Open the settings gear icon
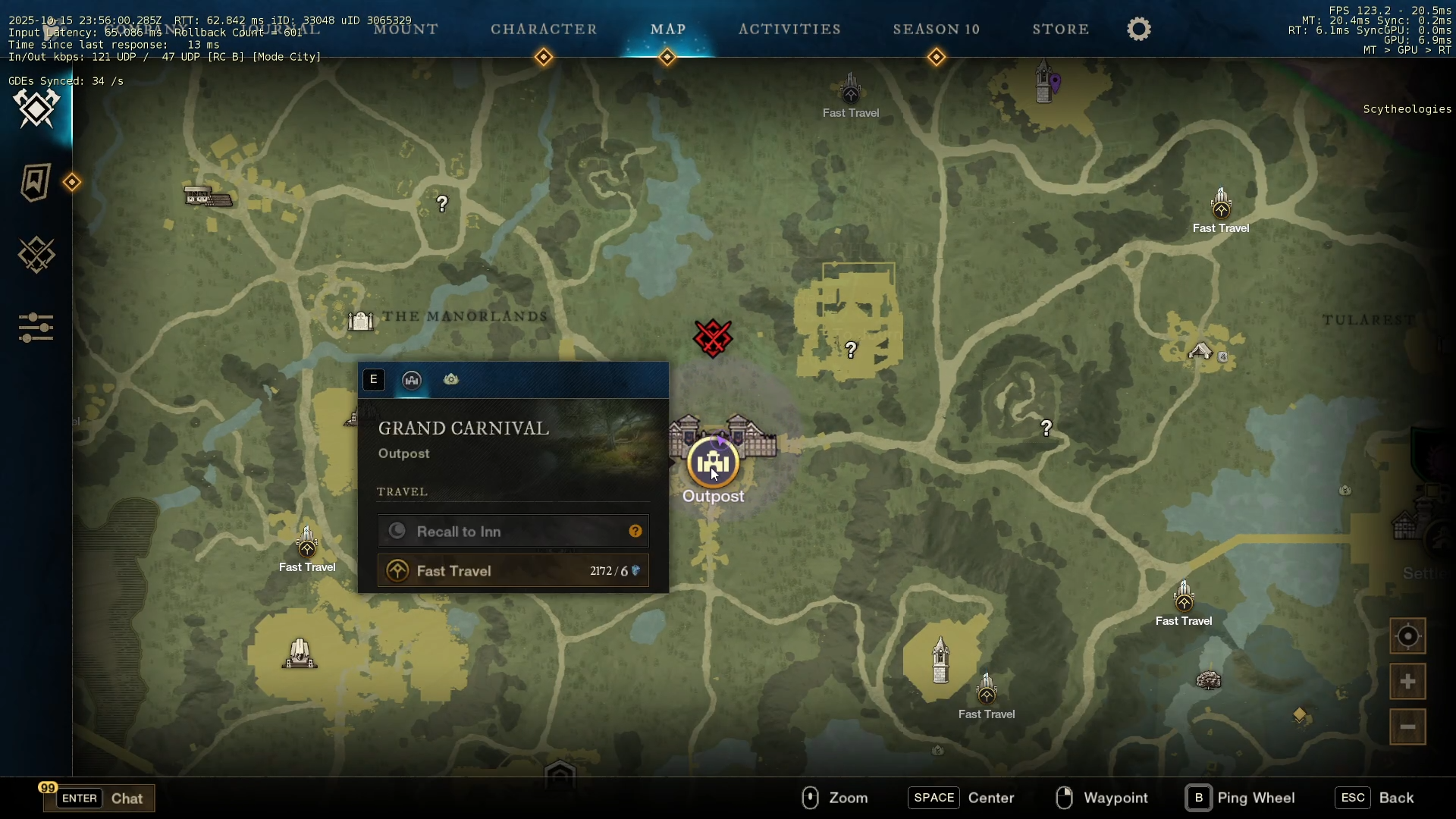1456x819 pixels. tap(1139, 30)
